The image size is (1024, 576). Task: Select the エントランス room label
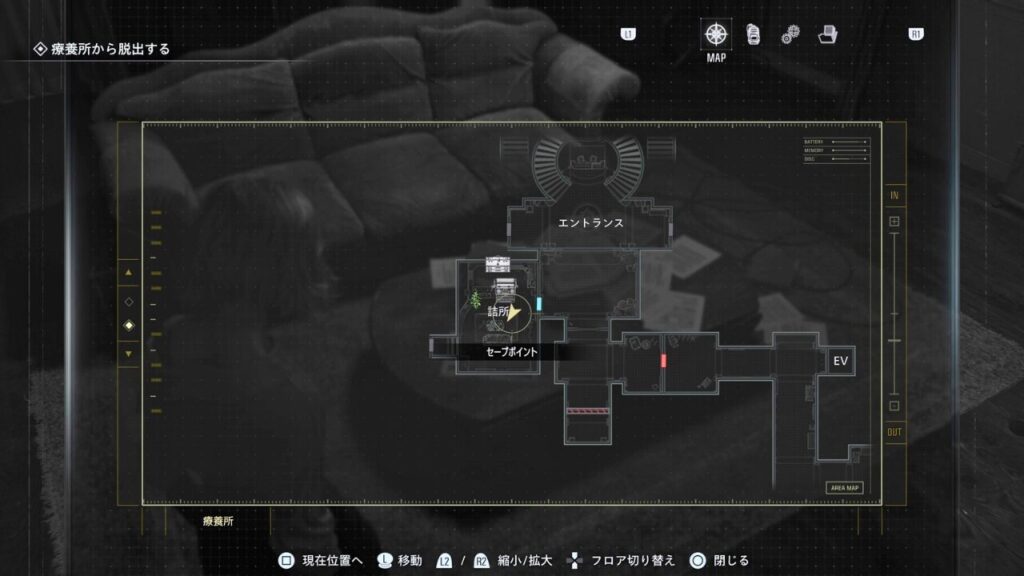point(590,223)
